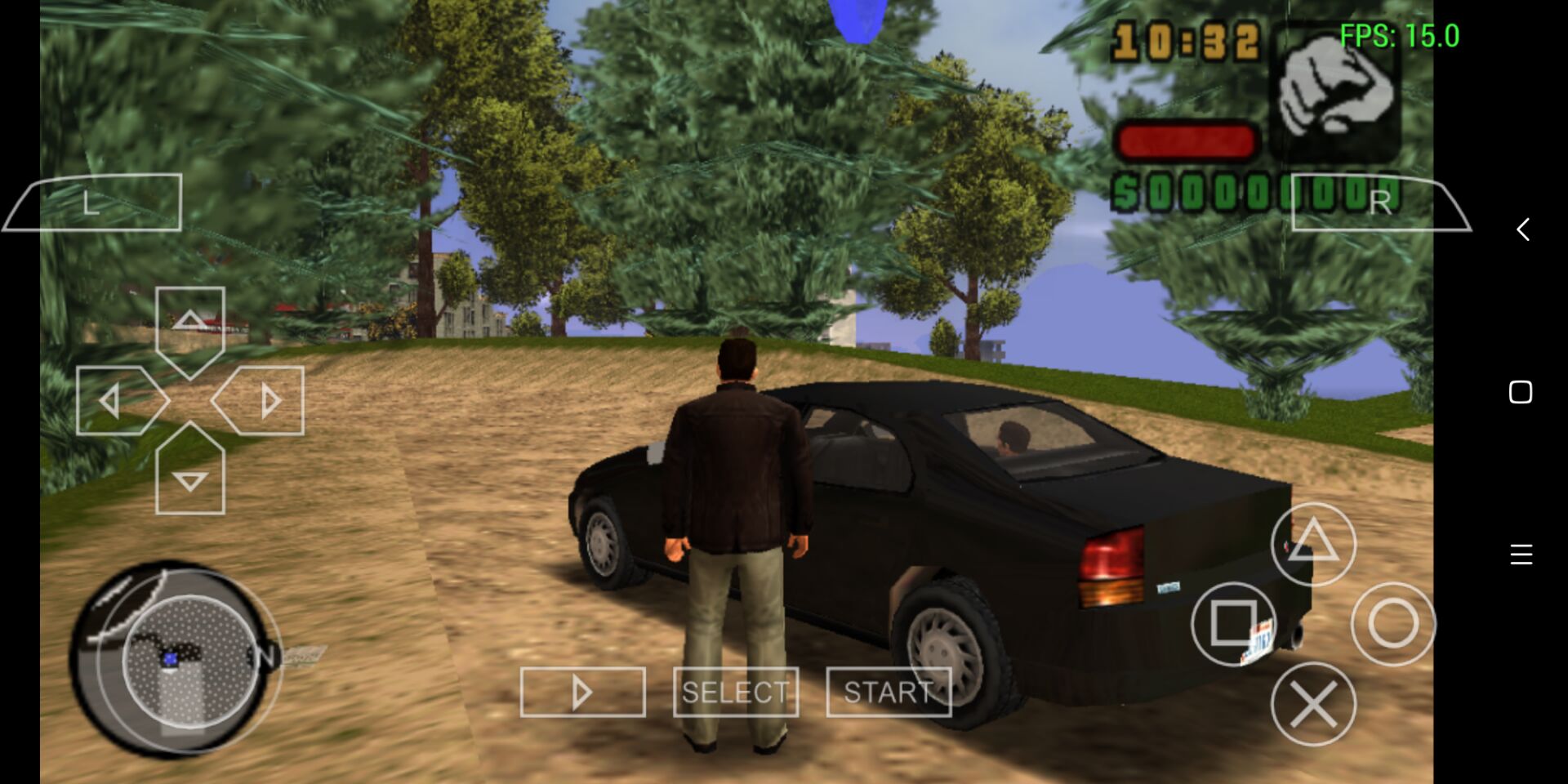
Task: Open the Android recents menu button
Action: tap(1521, 555)
